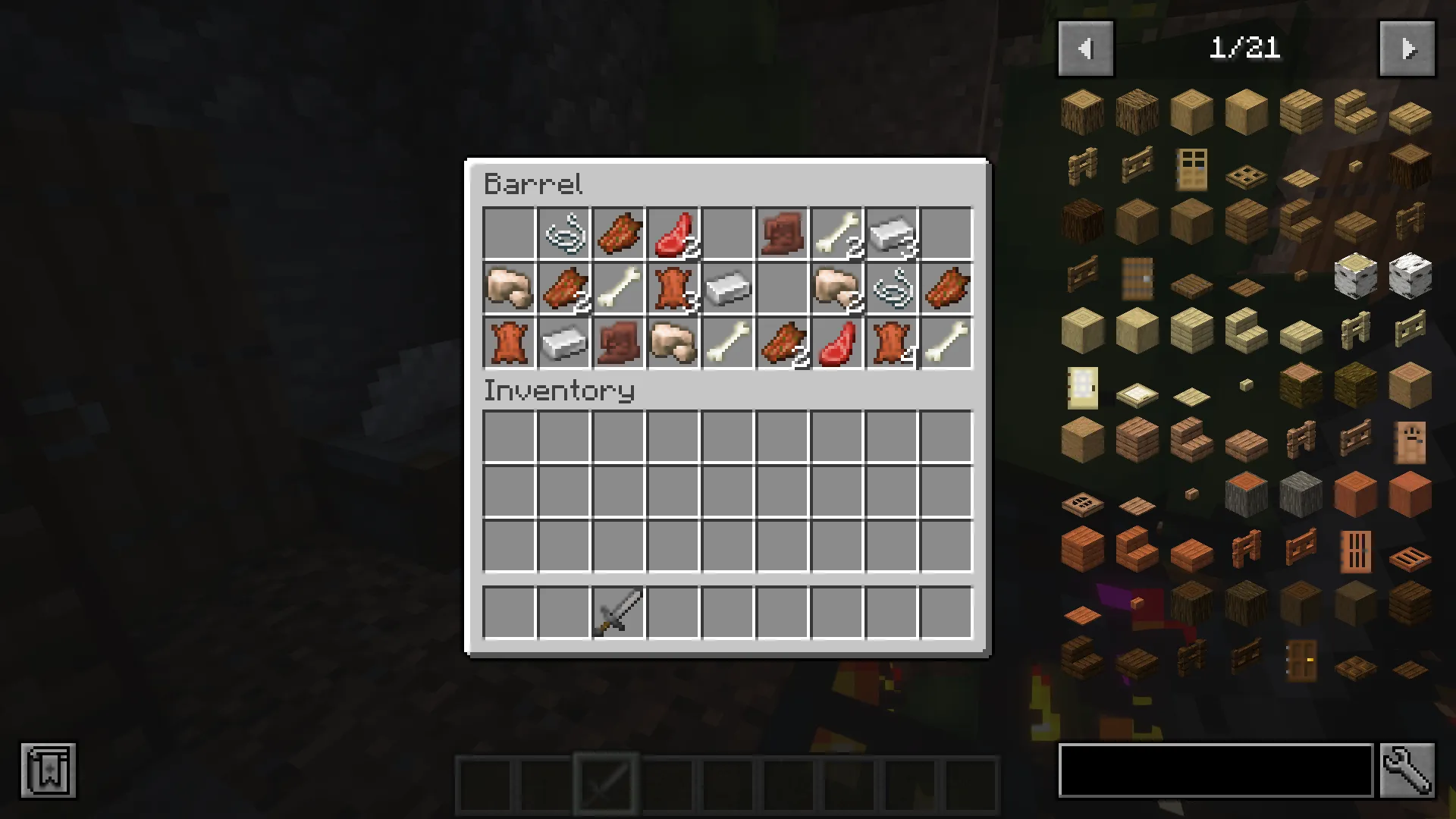Click the Barrel title text

[x=533, y=184]
